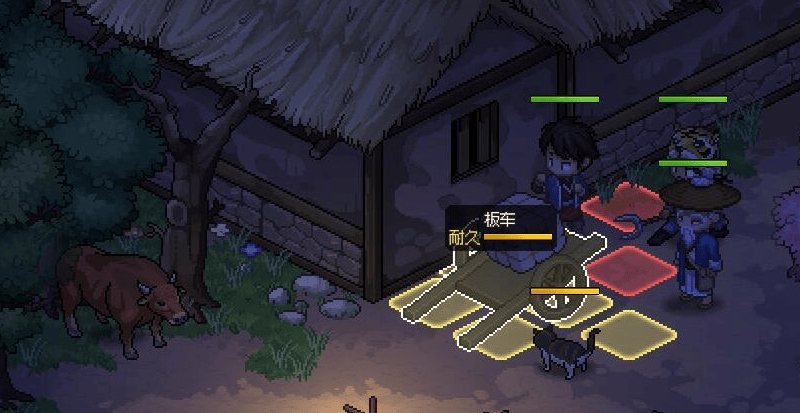Select the empty red highlighted tile
The height and width of the screenshot is (413, 800).
[634, 269]
